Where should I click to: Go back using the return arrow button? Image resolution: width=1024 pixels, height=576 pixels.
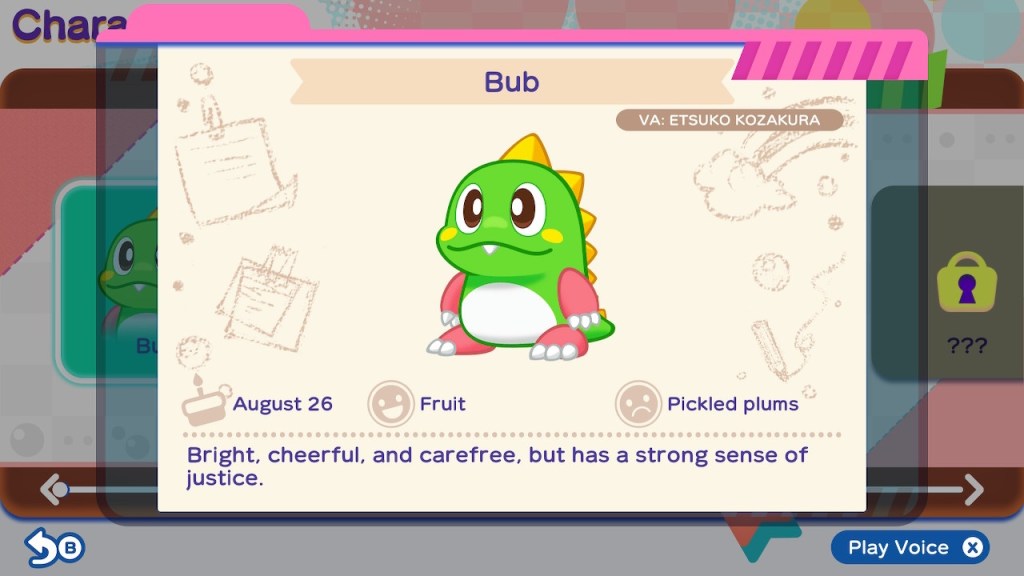pyautogui.click(x=55, y=547)
